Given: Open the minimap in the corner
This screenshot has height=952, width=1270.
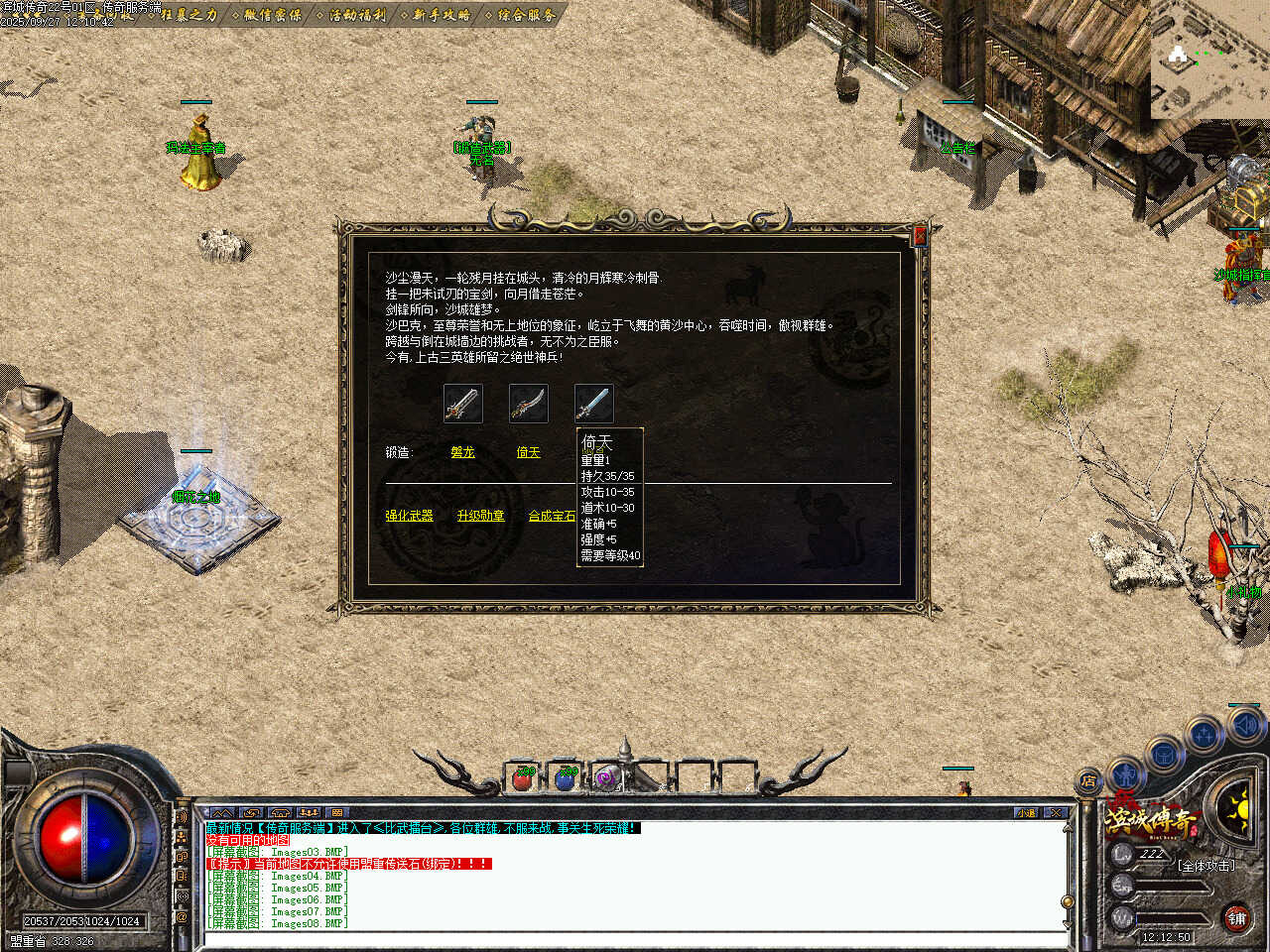Looking at the screenshot, I should click(x=1209, y=59).
